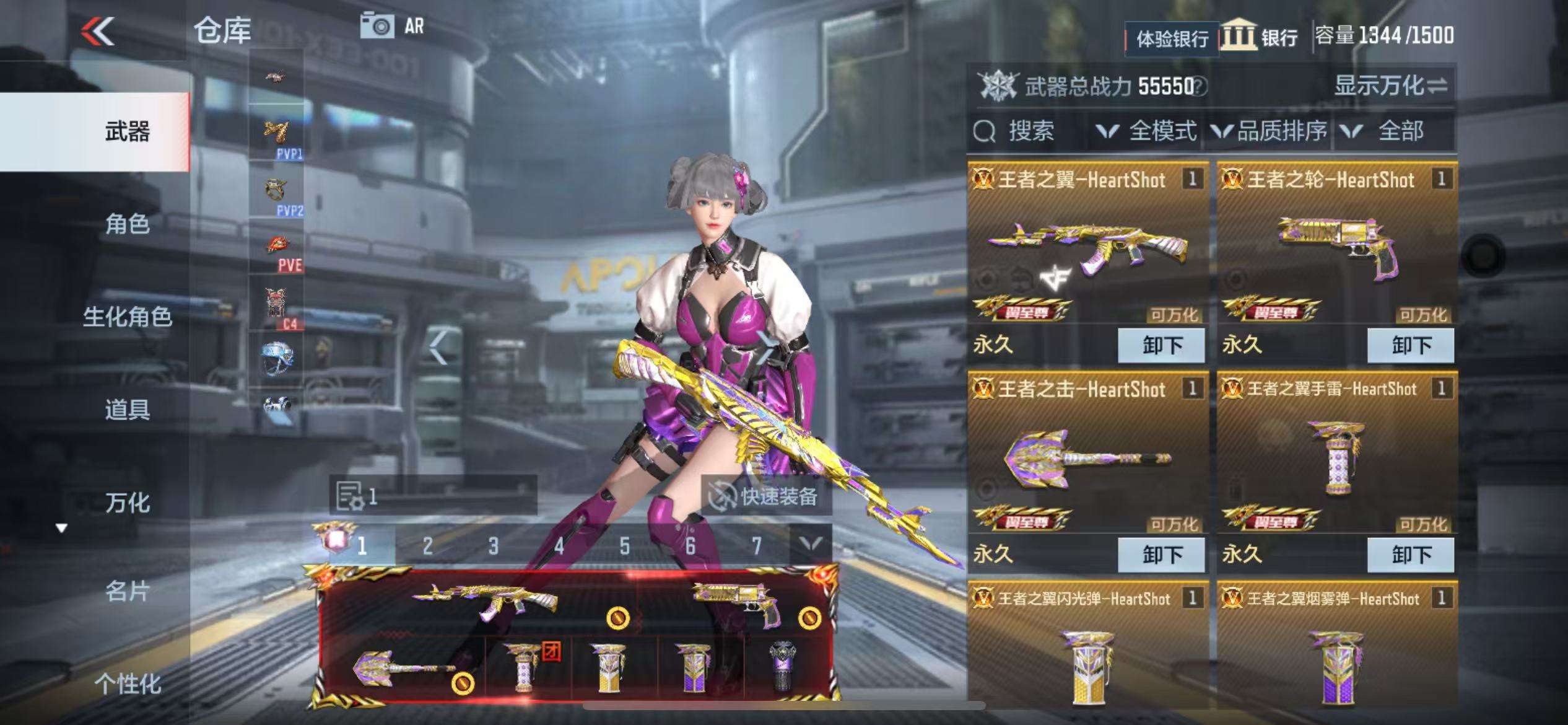The width and height of the screenshot is (1568, 725).
Task: Launch the AR camera view
Action: point(393,27)
